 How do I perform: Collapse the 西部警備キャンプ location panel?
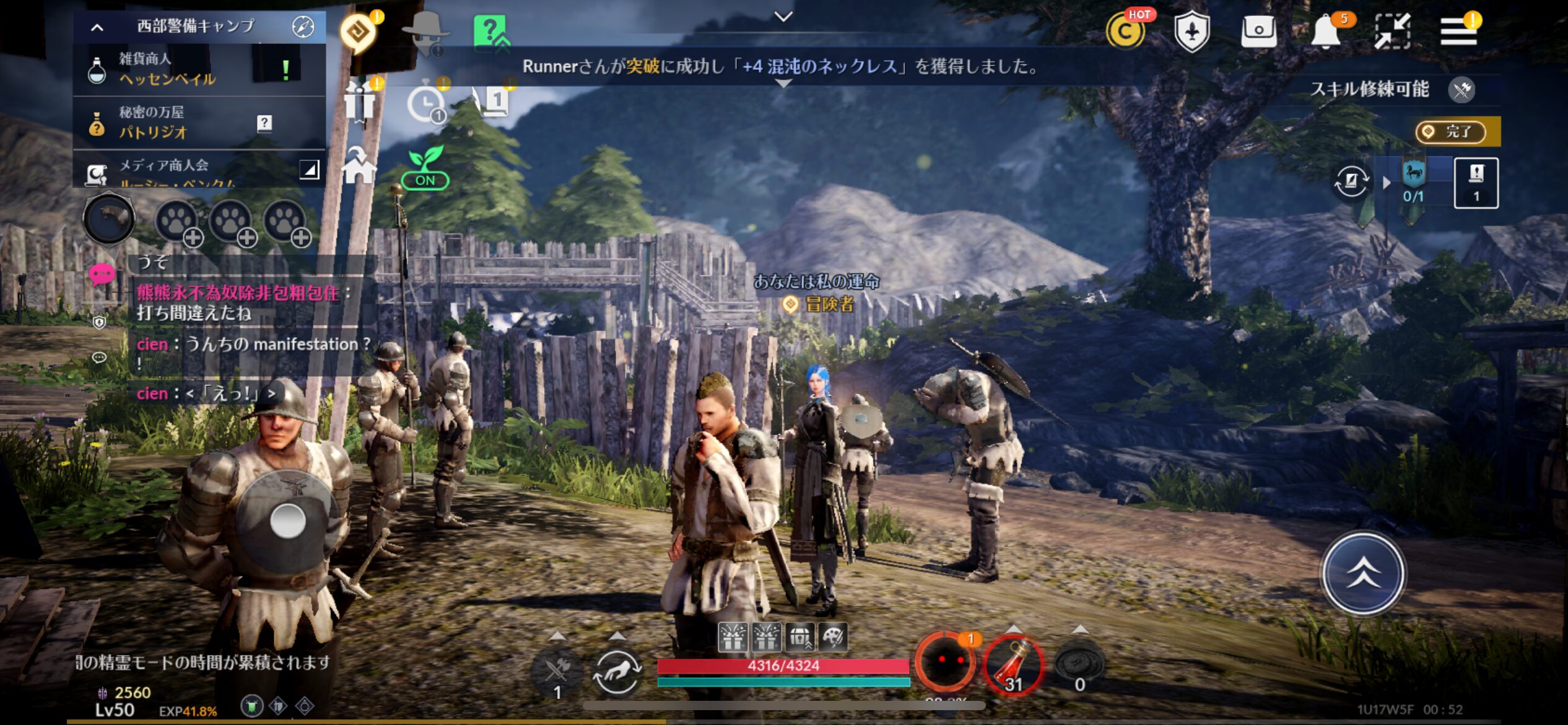coord(97,27)
